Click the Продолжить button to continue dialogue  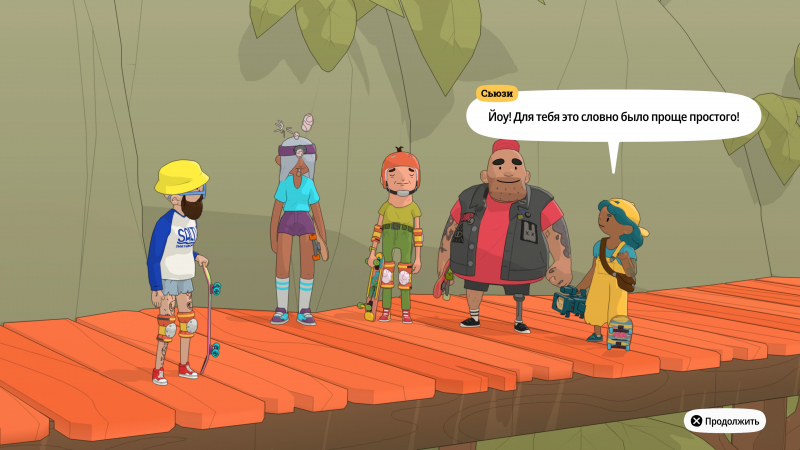click(x=725, y=421)
